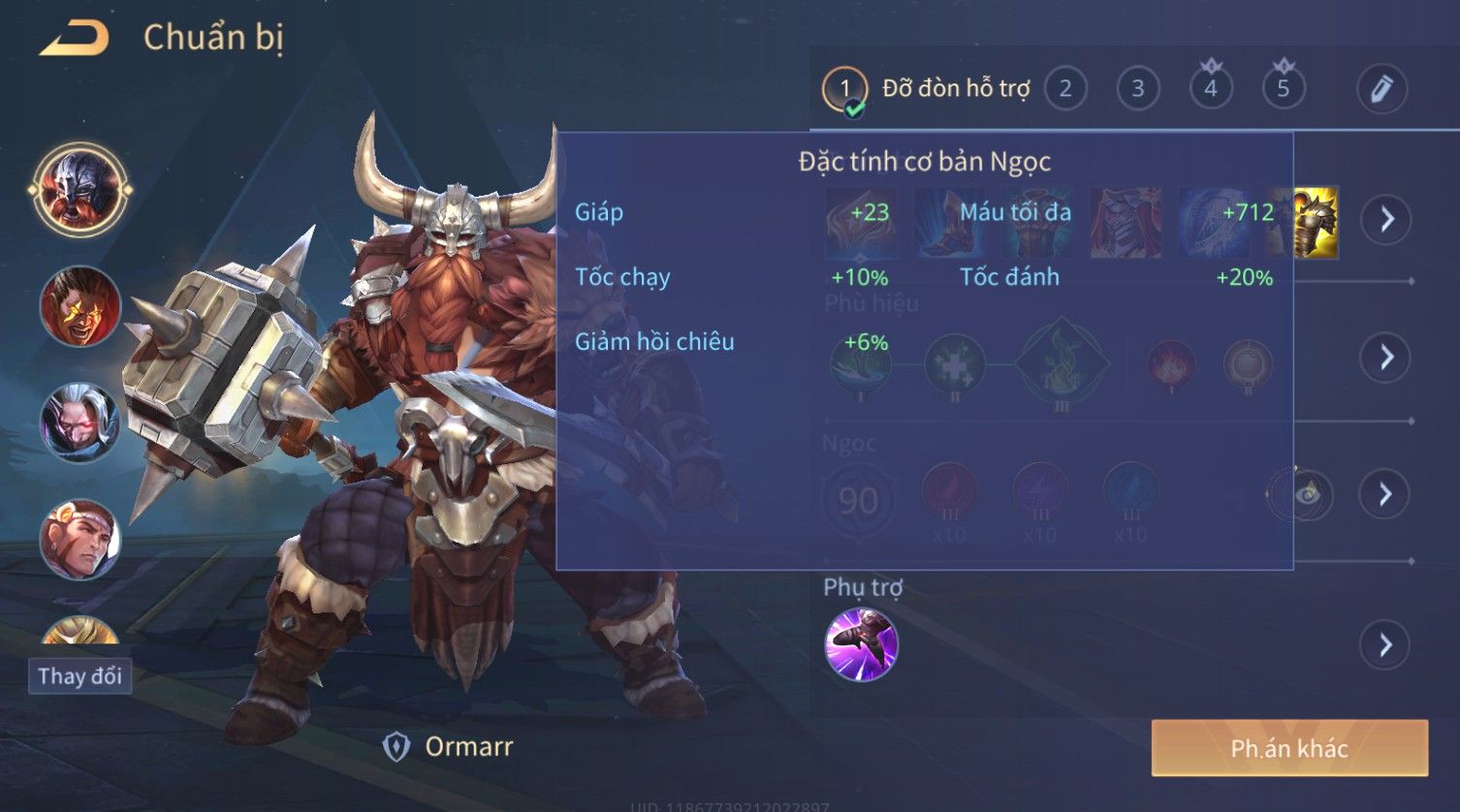Image resolution: width=1460 pixels, height=812 pixels.
Task: Select the headband-wearing hero portrait
Action: click(x=79, y=540)
